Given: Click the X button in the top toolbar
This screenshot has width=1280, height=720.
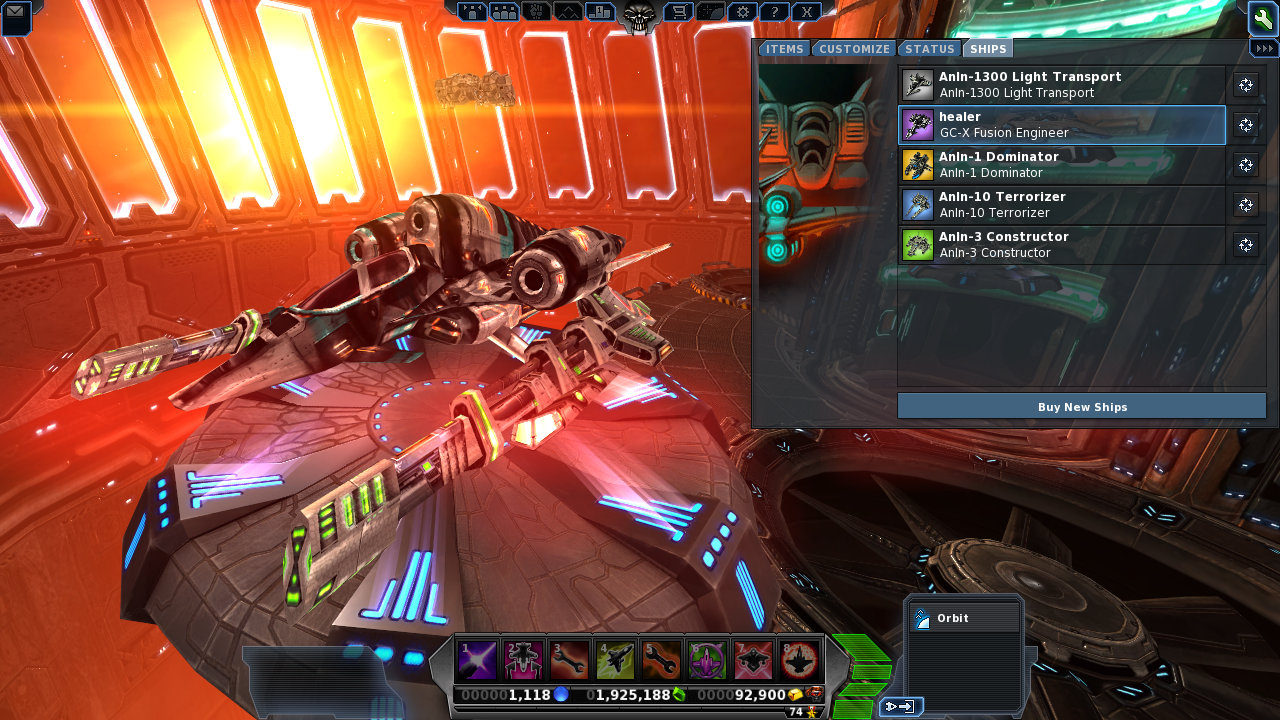Looking at the screenshot, I should pos(806,12).
